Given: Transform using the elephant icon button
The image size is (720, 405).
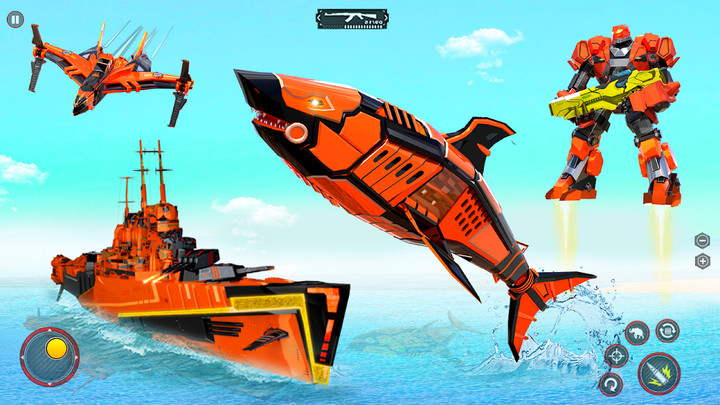Looking at the screenshot, I should click(637, 332).
